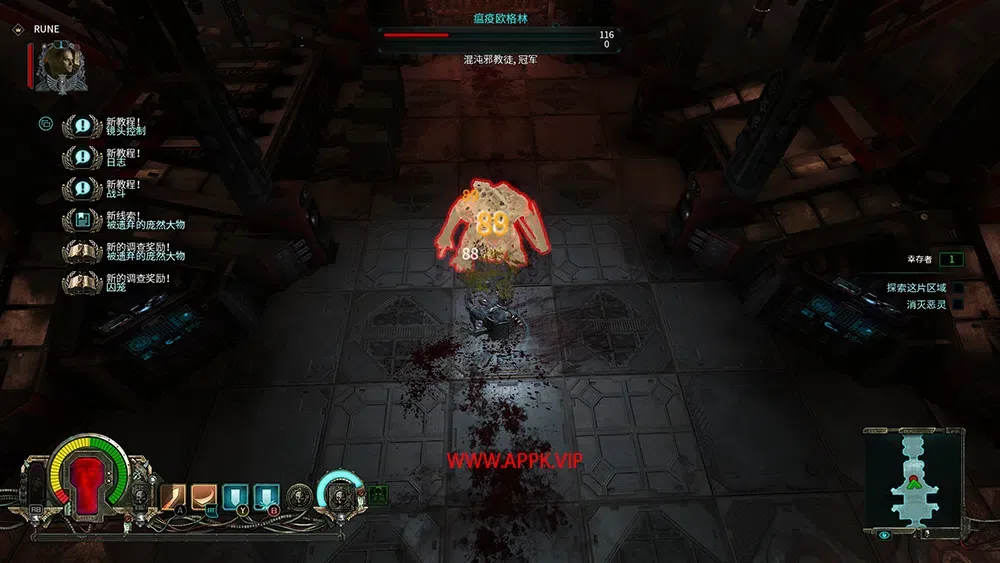
Task: Click the round skull emblem slot
Action: click(x=299, y=495)
